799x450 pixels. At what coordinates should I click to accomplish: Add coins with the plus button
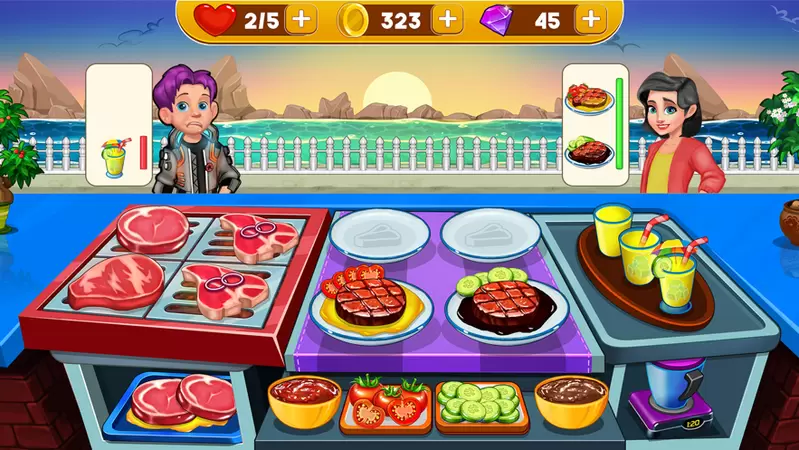448,18
